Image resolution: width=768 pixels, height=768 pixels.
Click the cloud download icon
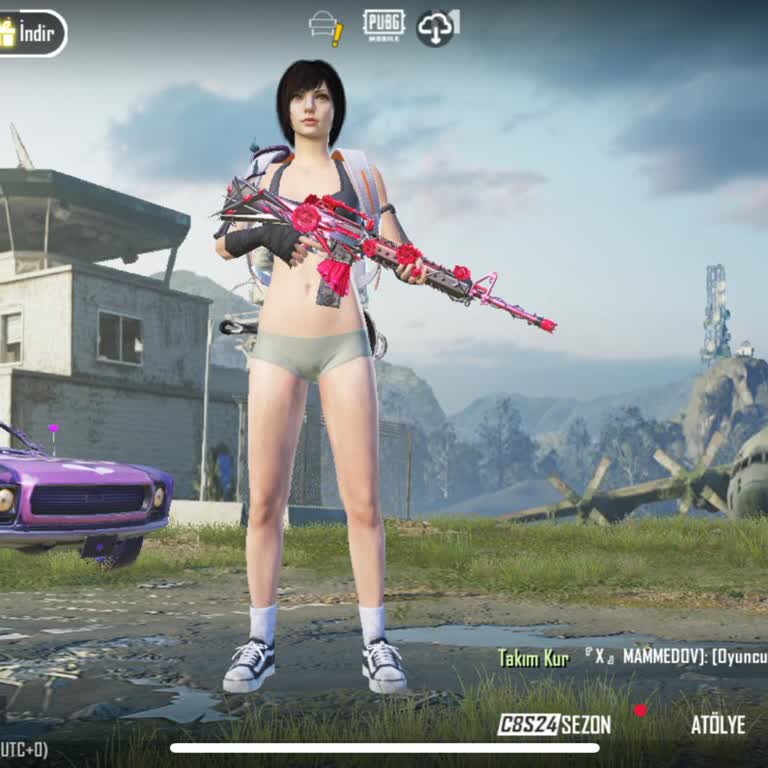click(x=437, y=27)
